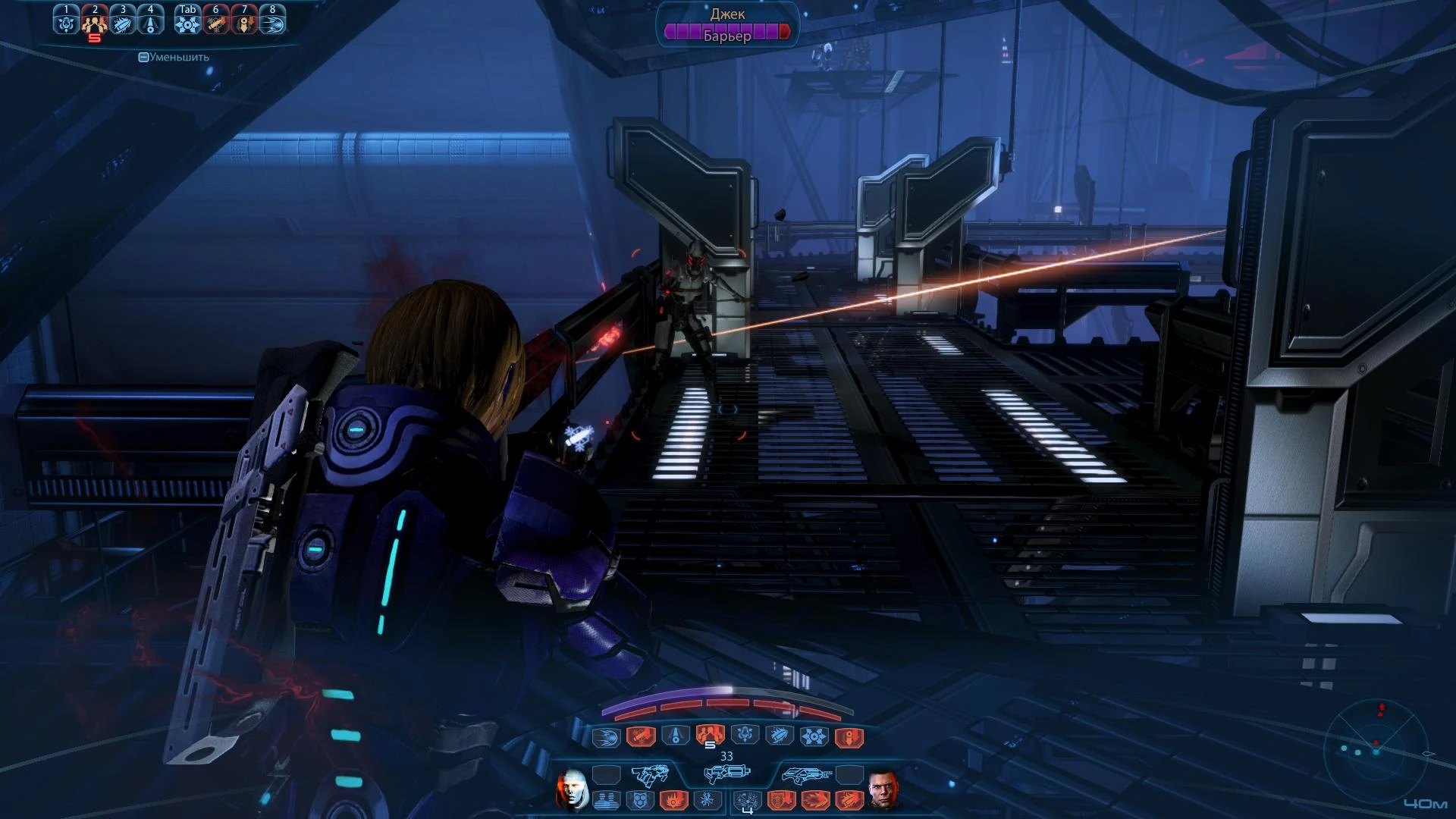Activate the squadmate's hexagon shield power

(x=639, y=799)
